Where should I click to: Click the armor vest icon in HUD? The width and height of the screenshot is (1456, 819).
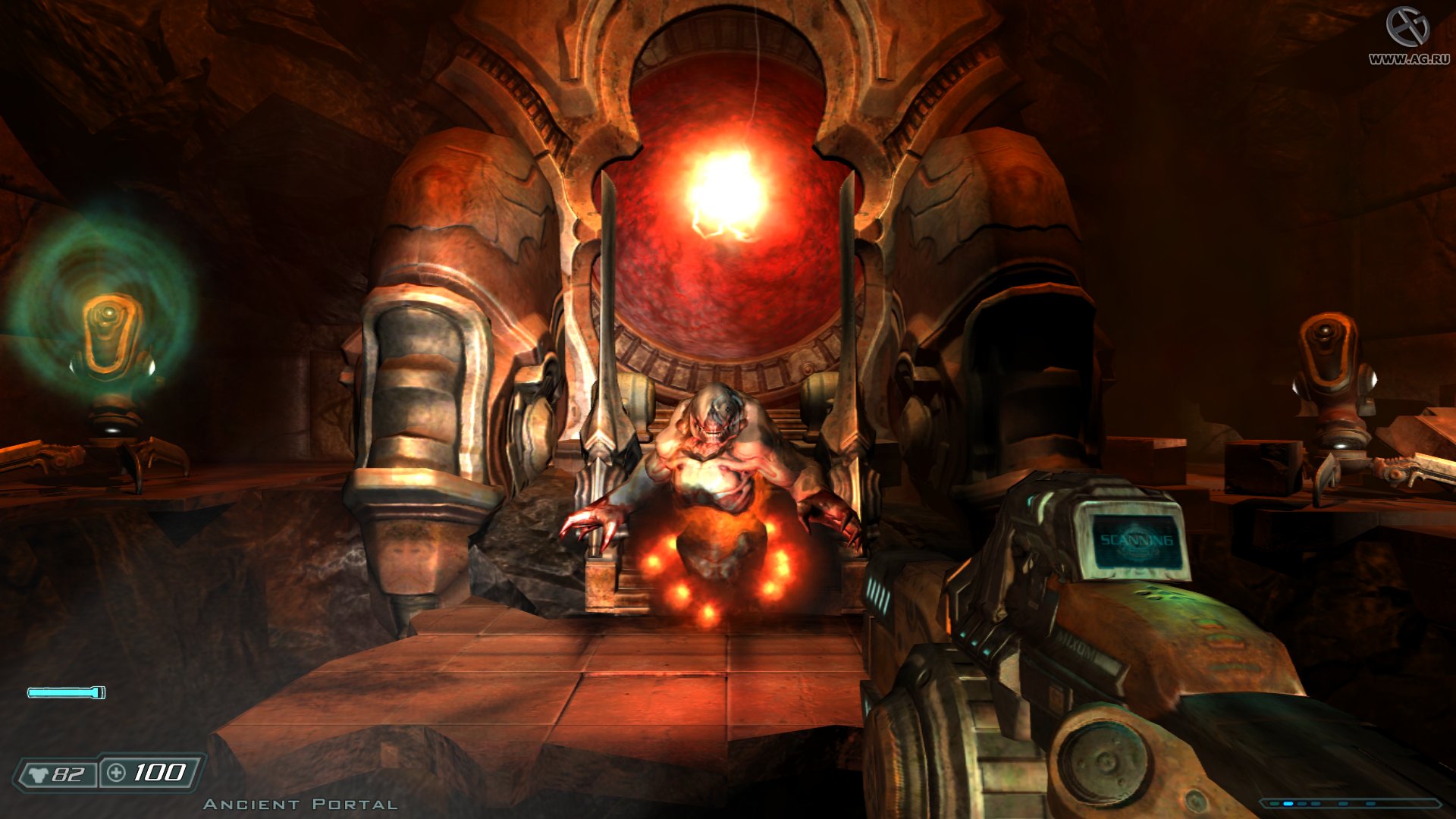click(x=38, y=774)
